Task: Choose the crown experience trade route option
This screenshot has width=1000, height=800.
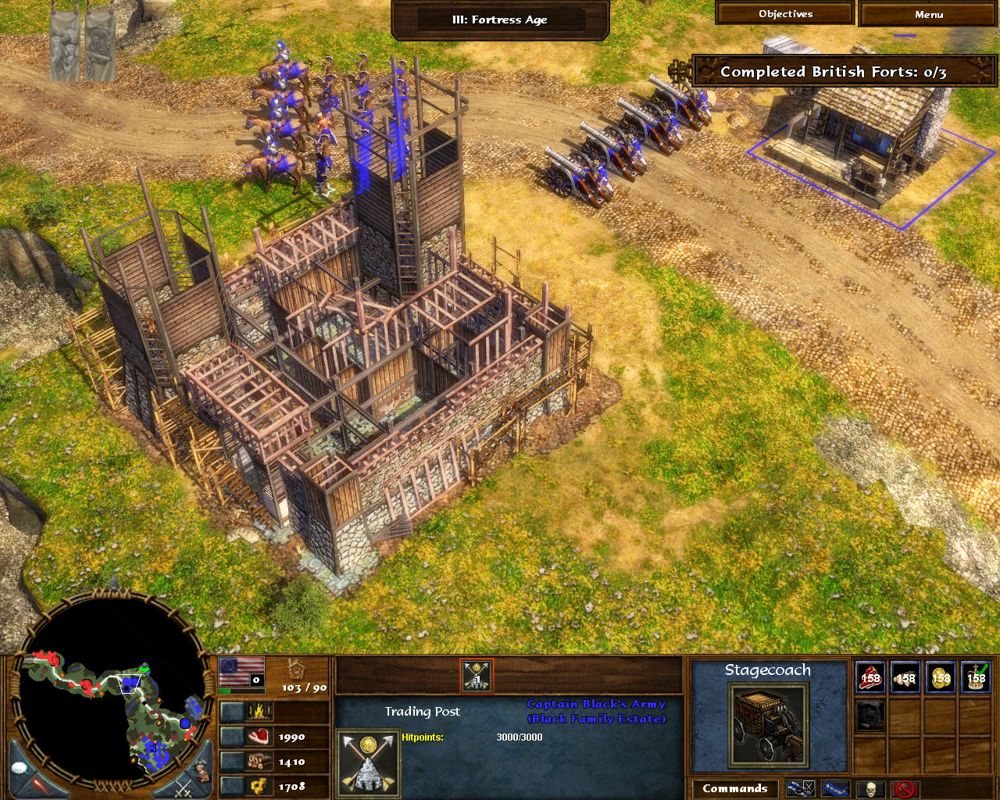Action: pyautogui.click(x=976, y=679)
